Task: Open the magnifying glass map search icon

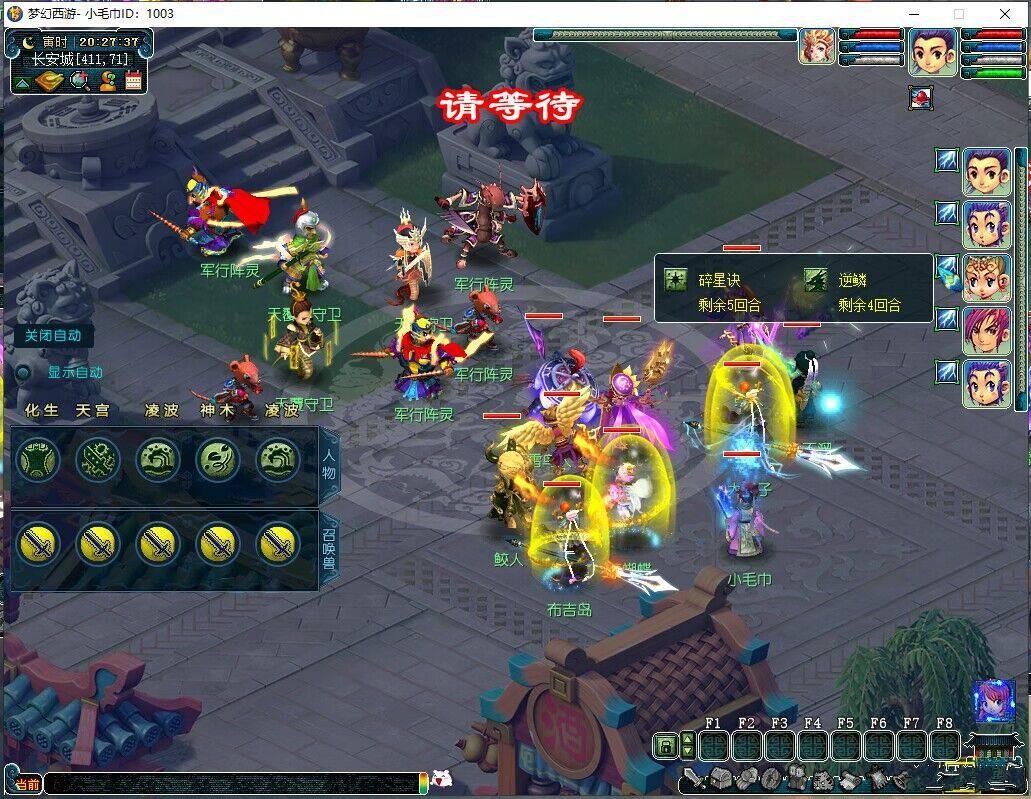Action: 79,81
